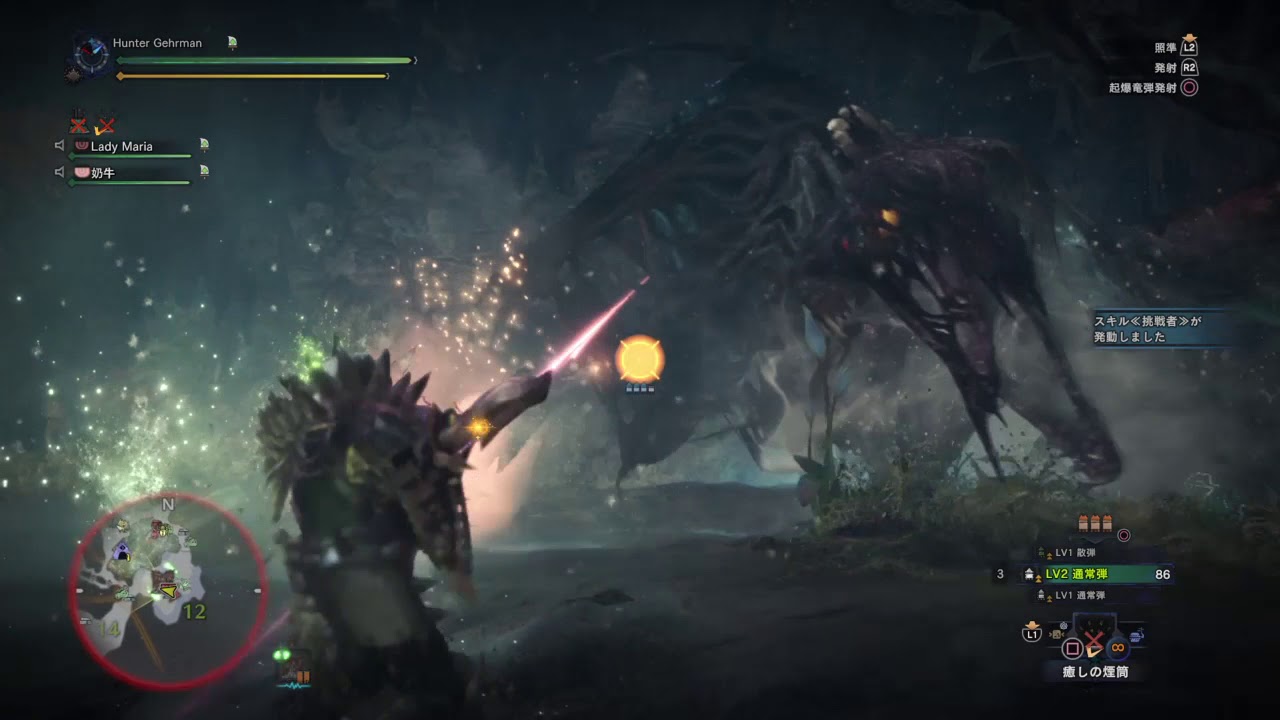
Task: Select party member 奶牛
Action: pos(104,173)
